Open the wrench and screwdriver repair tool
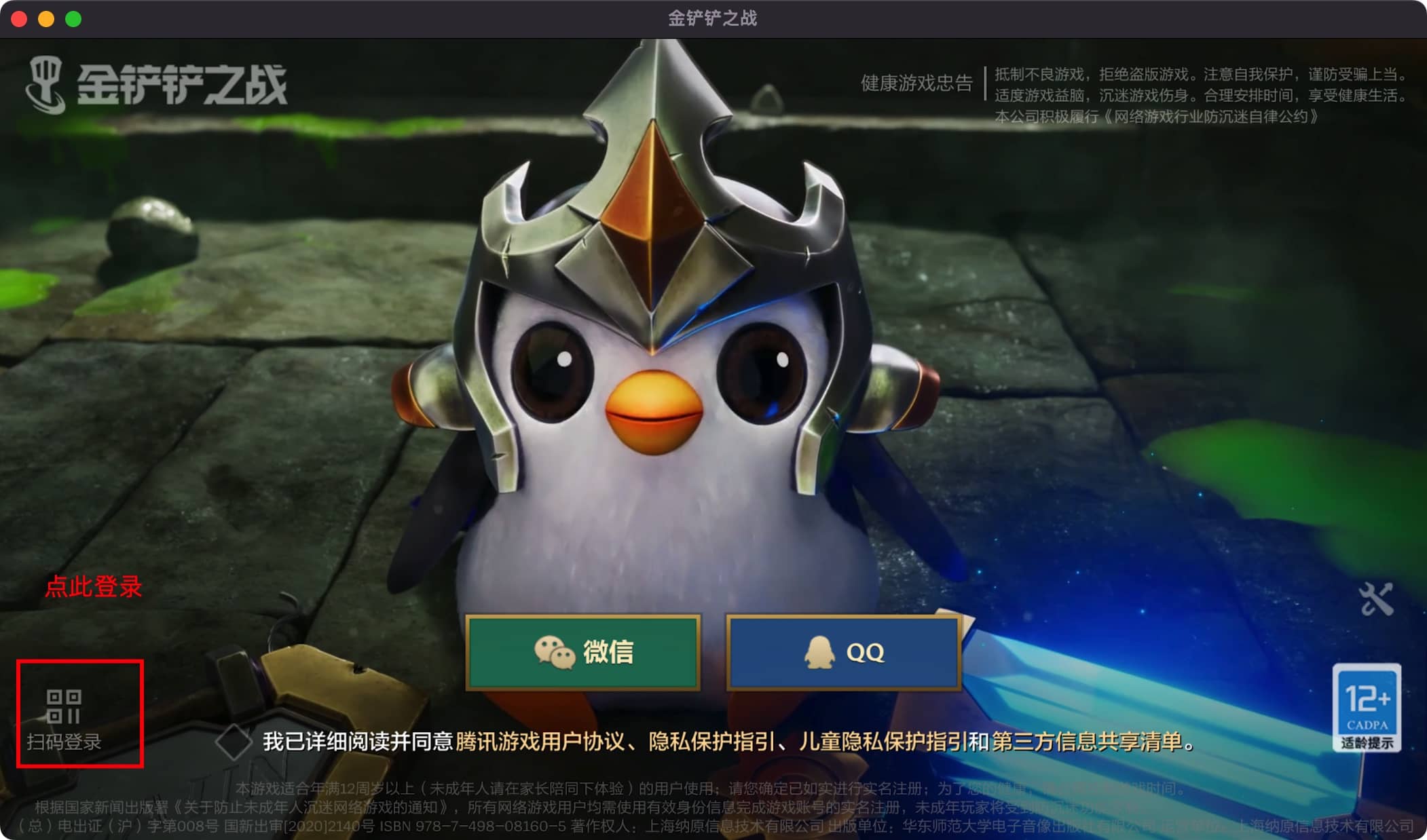Screen dimensions: 1427x840 click(1375, 599)
